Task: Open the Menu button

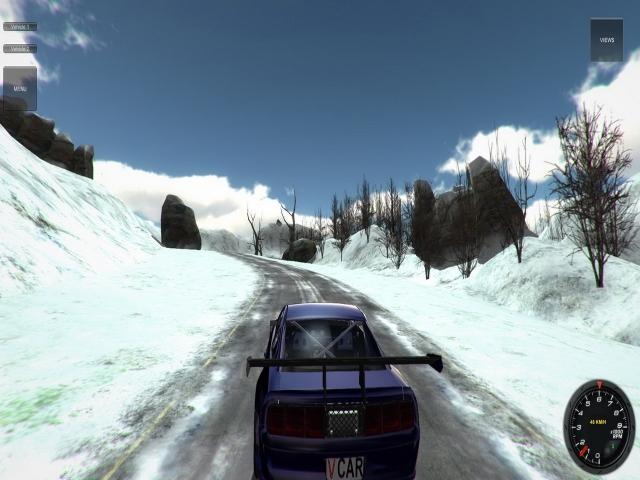Action: (x=20, y=88)
